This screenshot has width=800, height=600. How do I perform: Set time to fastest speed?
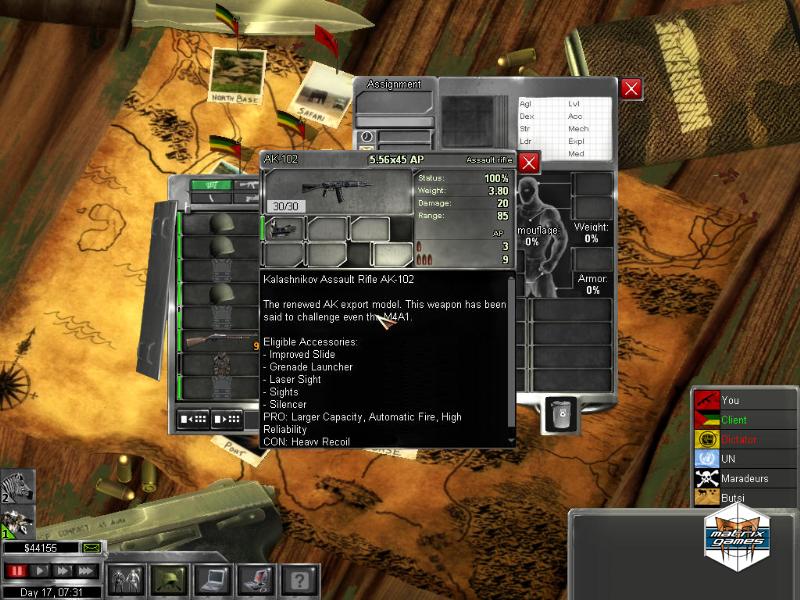87,571
